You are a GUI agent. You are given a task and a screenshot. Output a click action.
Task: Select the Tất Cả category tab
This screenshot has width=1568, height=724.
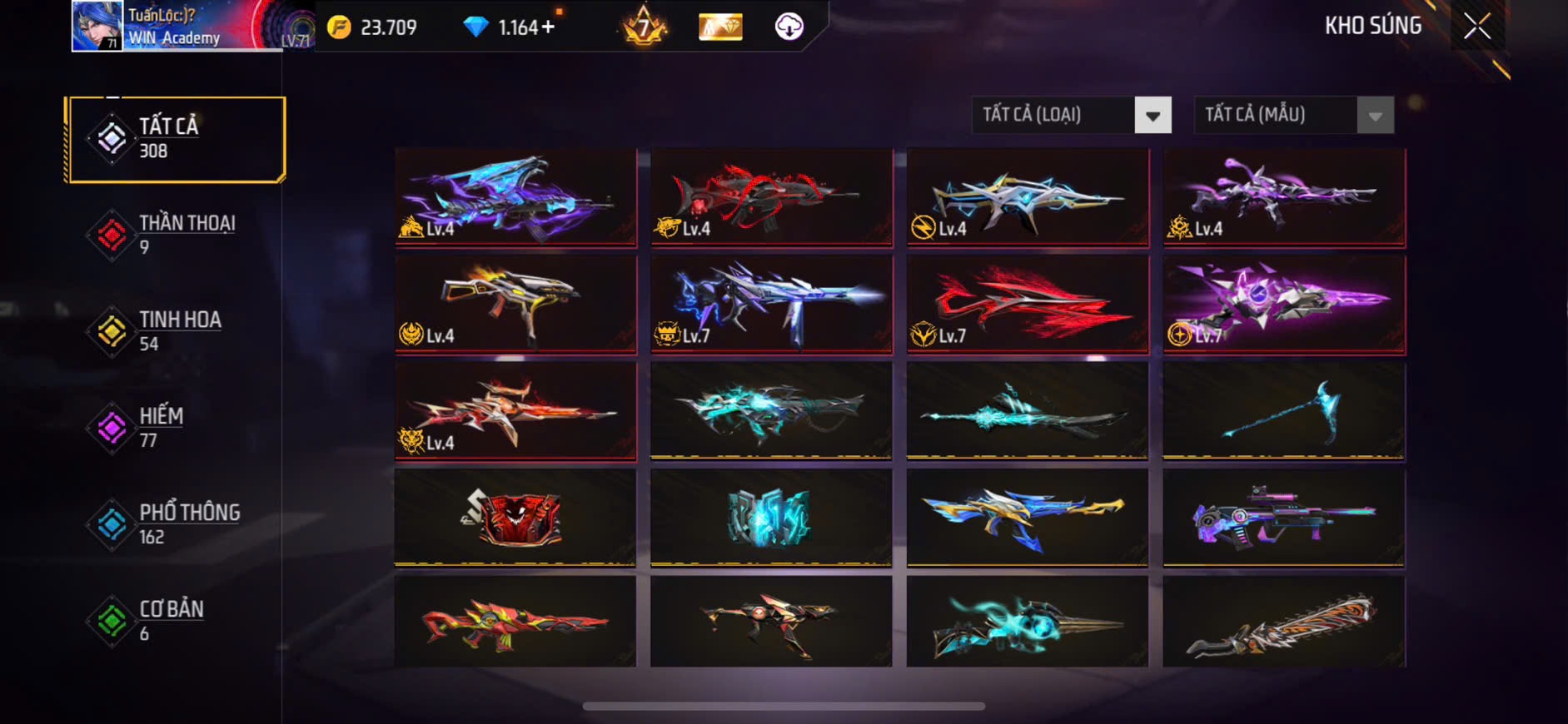[176, 139]
